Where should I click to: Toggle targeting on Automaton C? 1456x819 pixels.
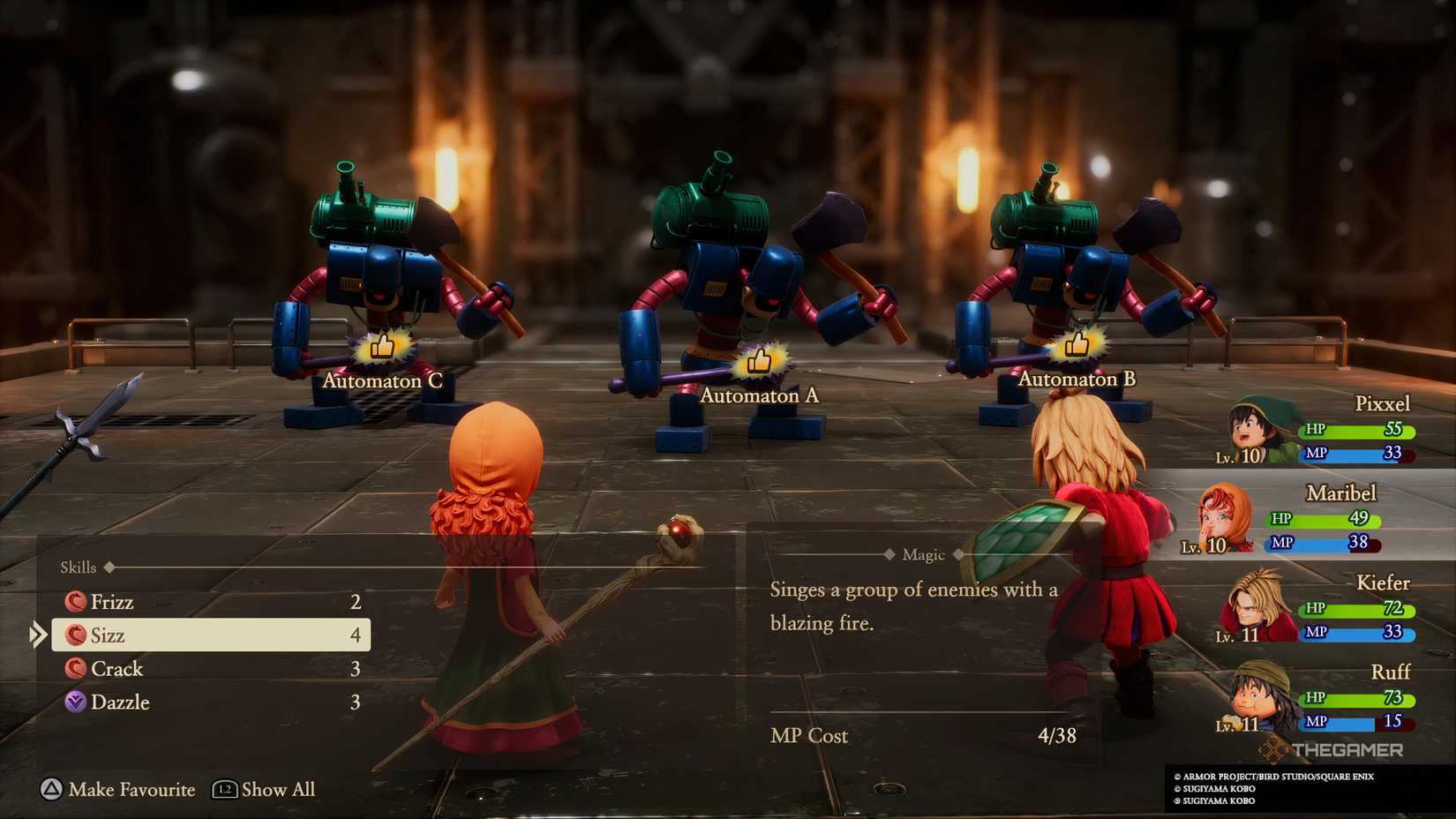(382, 347)
